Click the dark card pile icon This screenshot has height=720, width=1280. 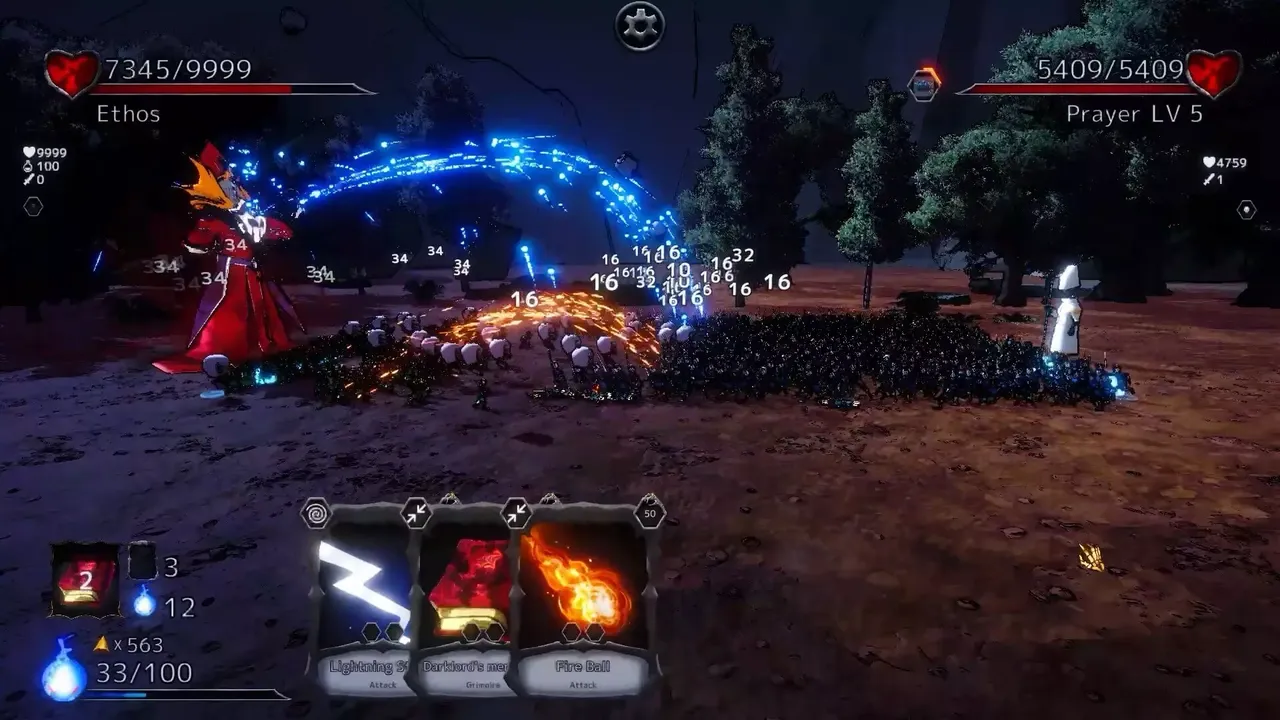(x=143, y=562)
